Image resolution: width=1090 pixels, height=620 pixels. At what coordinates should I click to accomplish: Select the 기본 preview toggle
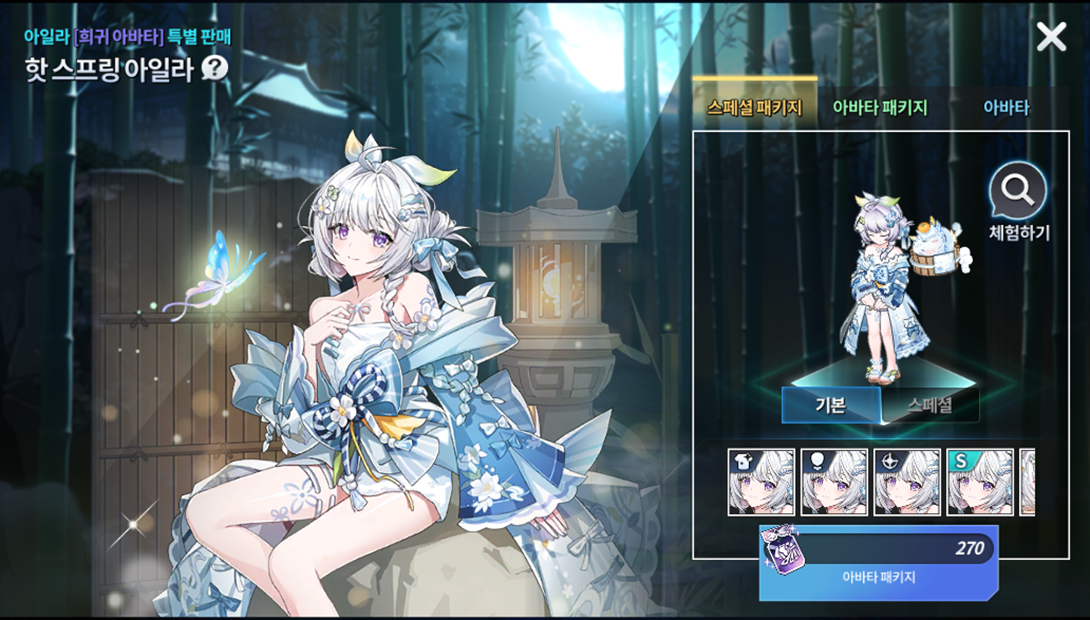click(x=831, y=405)
